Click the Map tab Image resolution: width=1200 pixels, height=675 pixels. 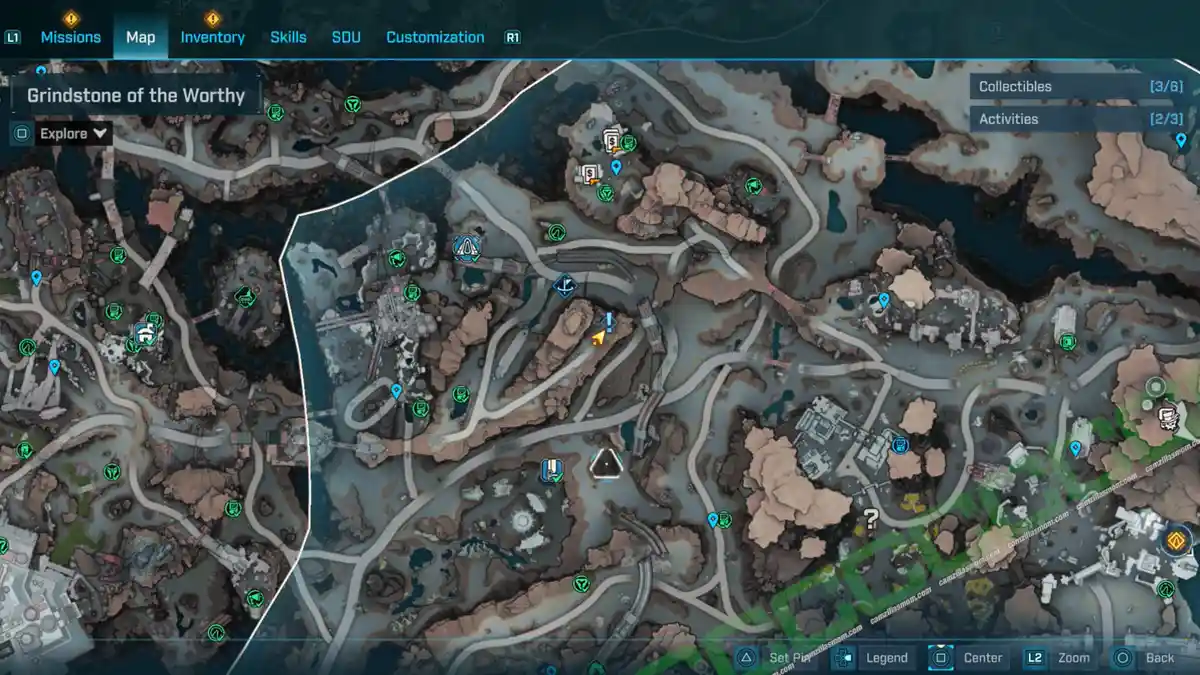pos(140,38)
